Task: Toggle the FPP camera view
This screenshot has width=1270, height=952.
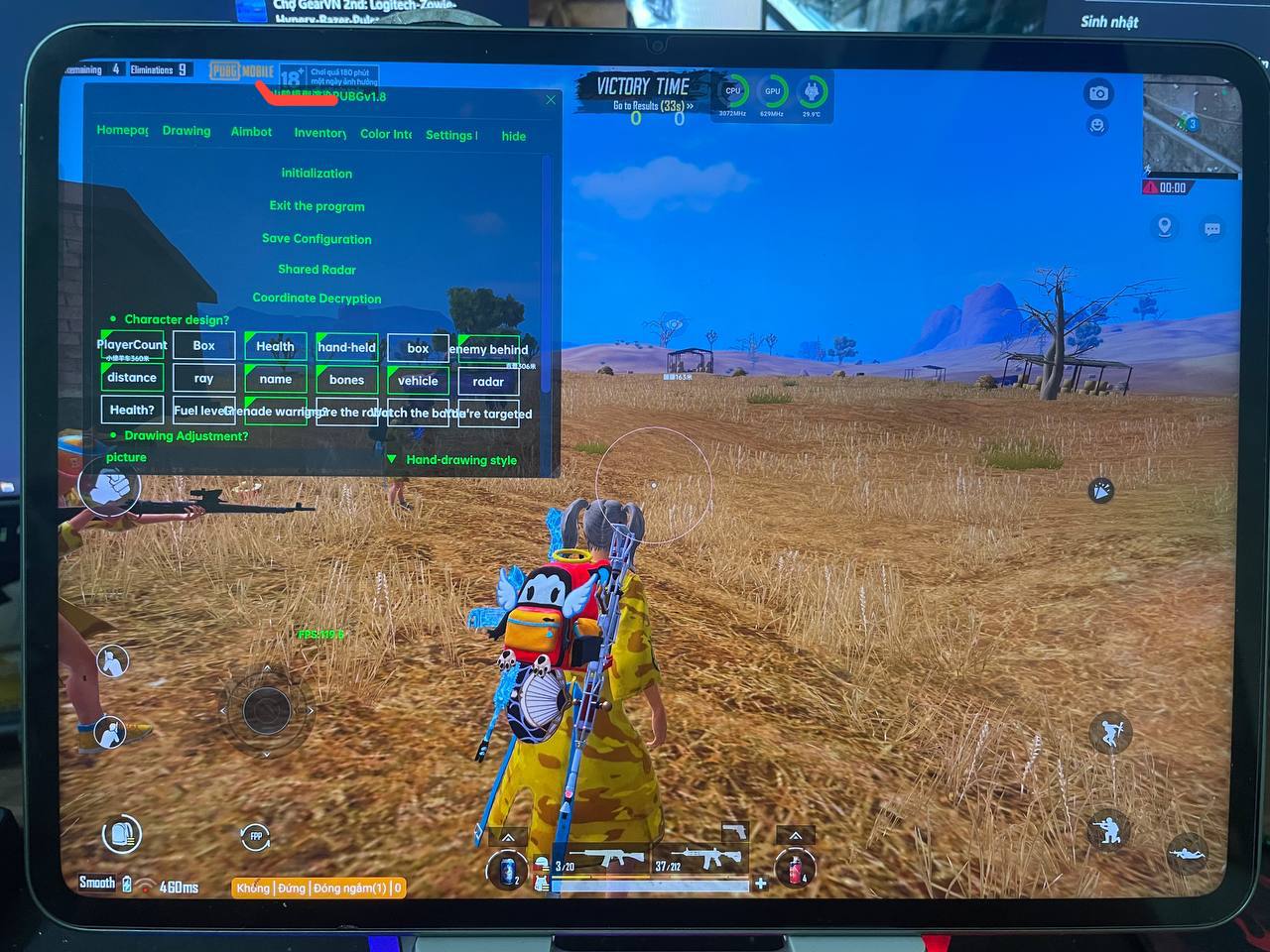Action: coord(255,836)
